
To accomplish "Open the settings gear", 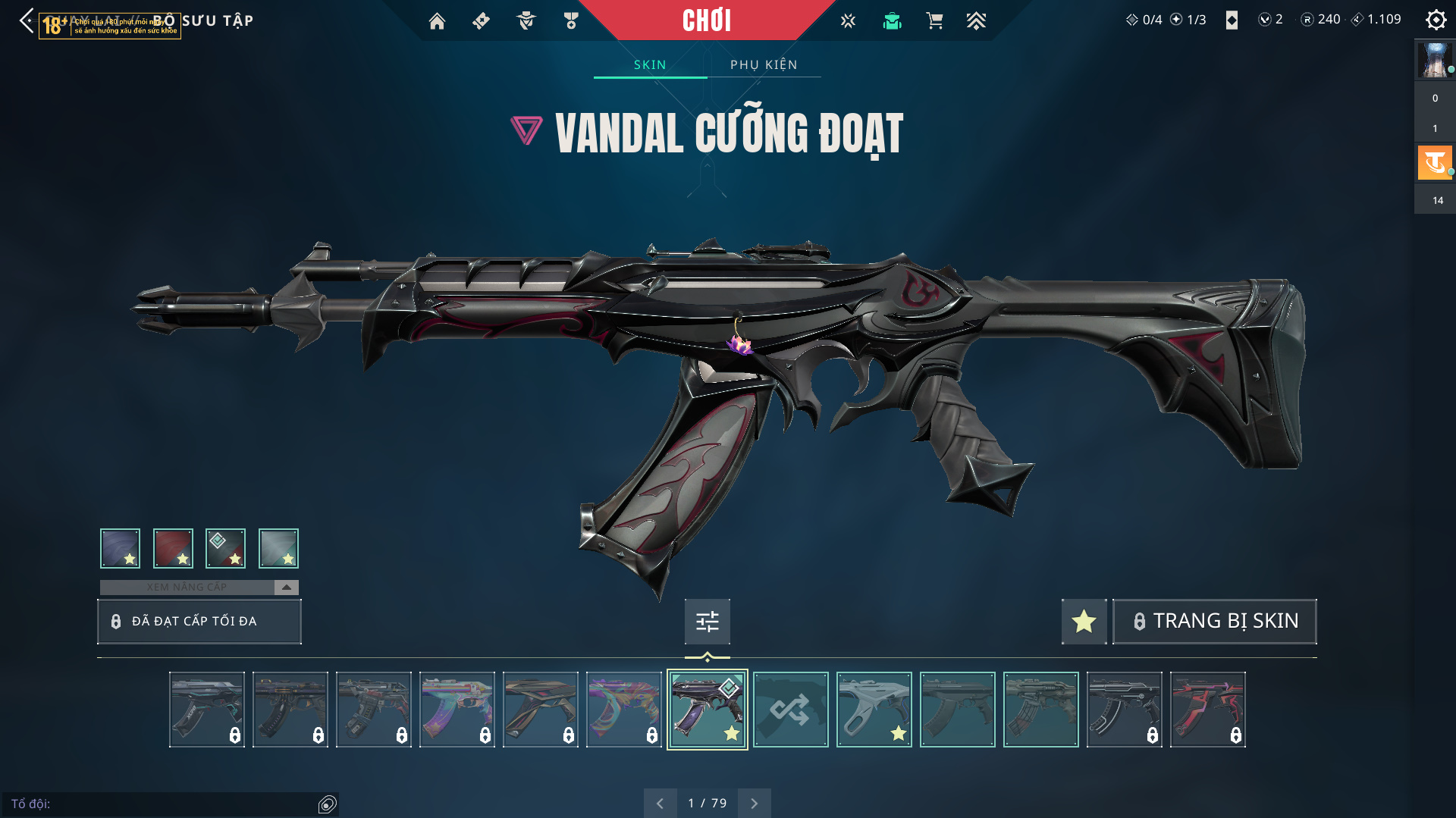I will [1436, 20].
